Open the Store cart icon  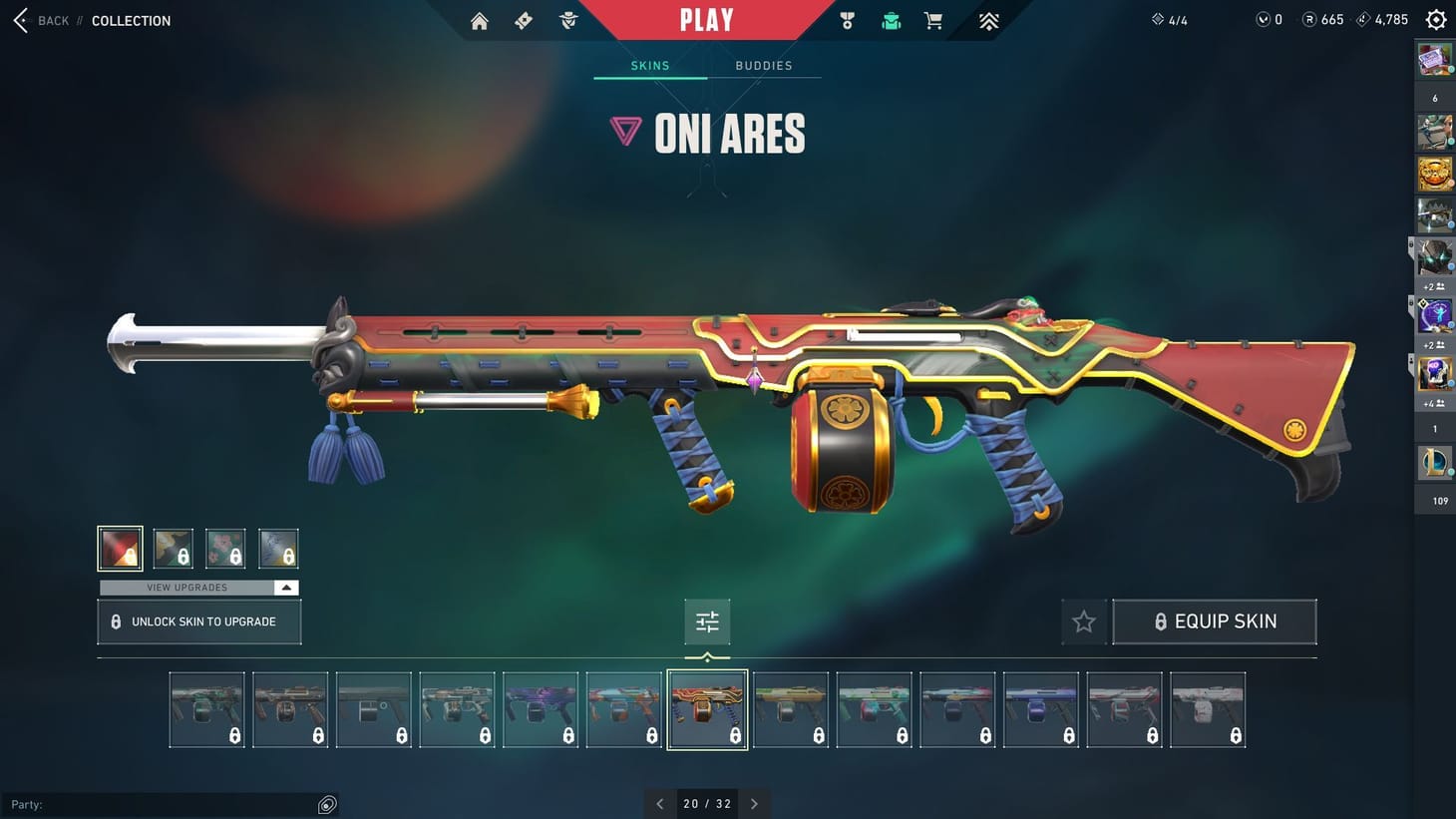point(933,20)
